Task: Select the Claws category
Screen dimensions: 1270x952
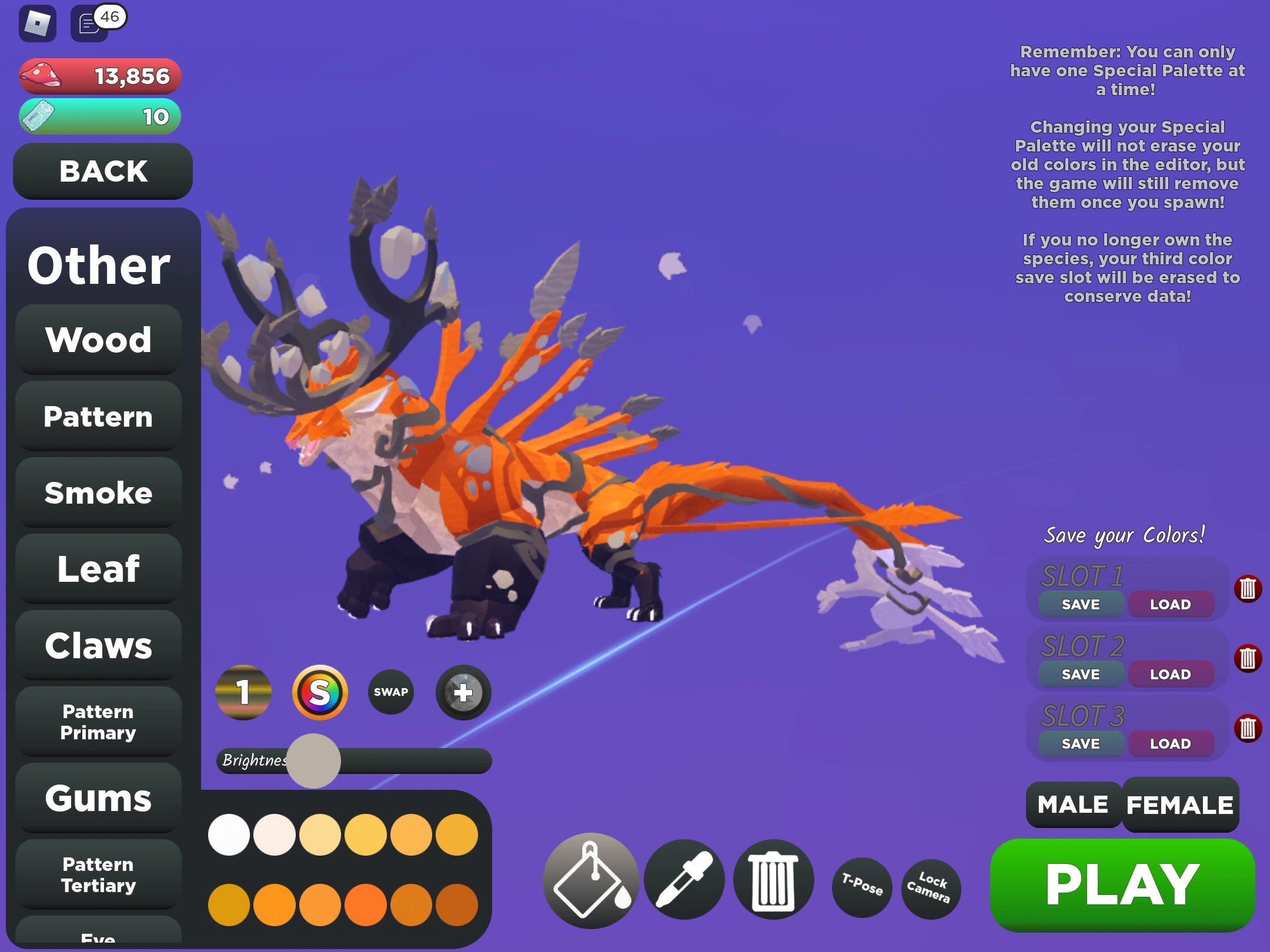Action: [x=98, y=645]
